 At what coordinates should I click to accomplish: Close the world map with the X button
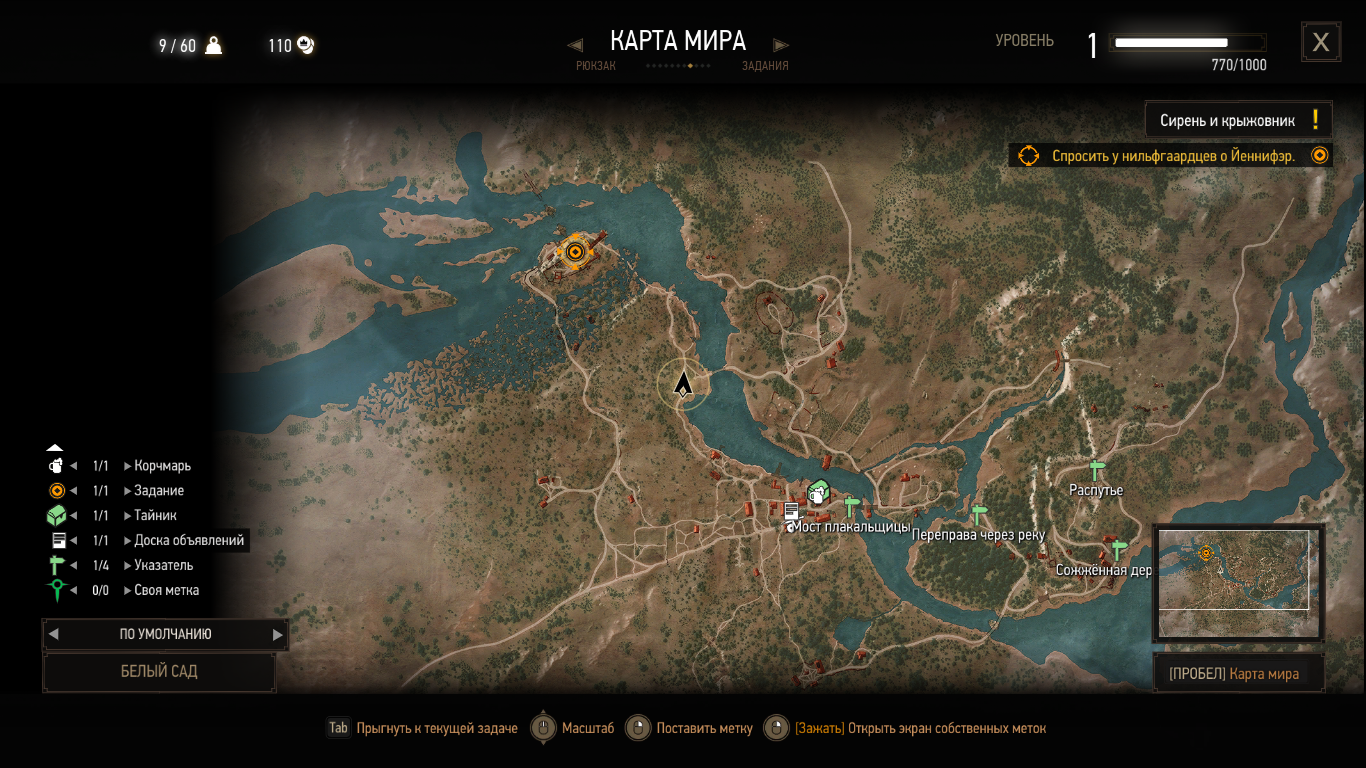[x=1320, y=42]
